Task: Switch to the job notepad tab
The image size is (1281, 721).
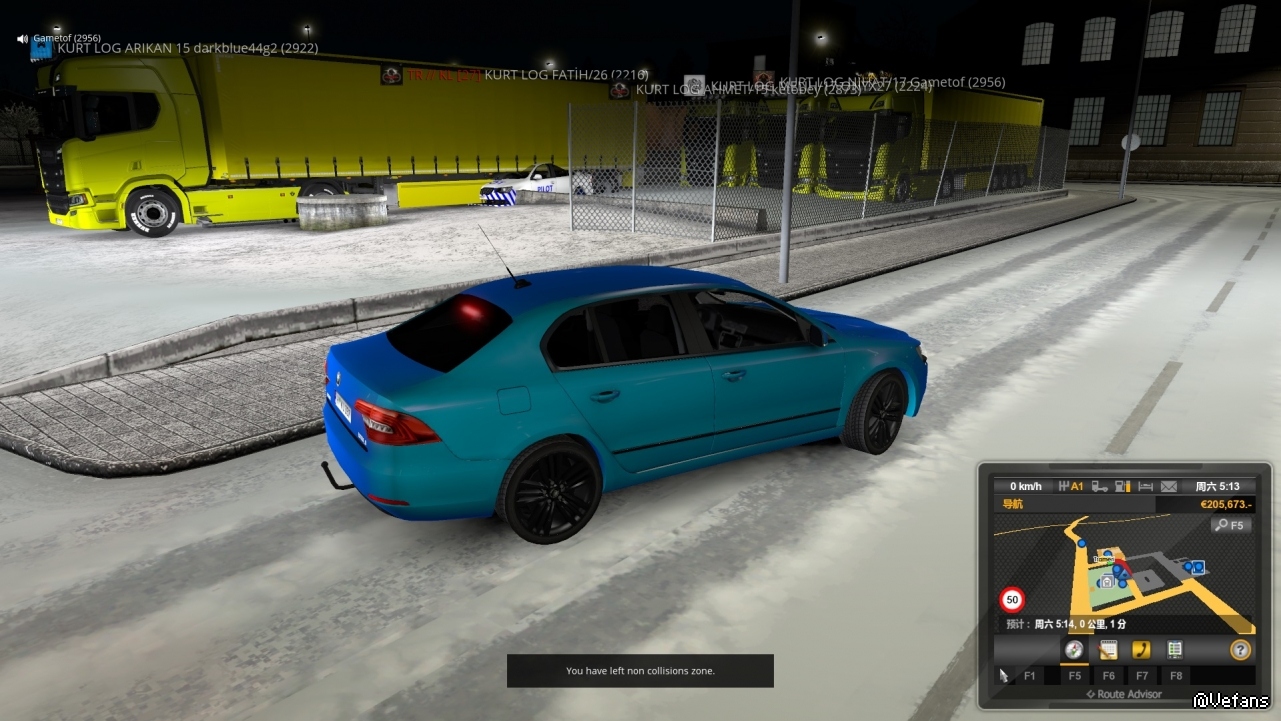Action: (1107, 650)
